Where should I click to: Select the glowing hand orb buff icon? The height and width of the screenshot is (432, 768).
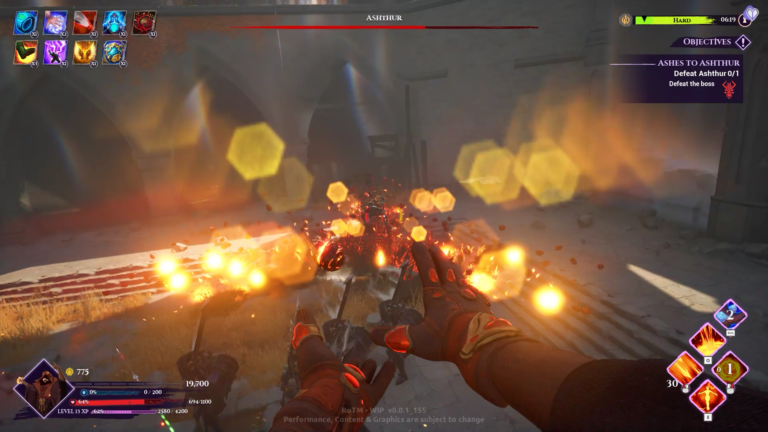55,22
